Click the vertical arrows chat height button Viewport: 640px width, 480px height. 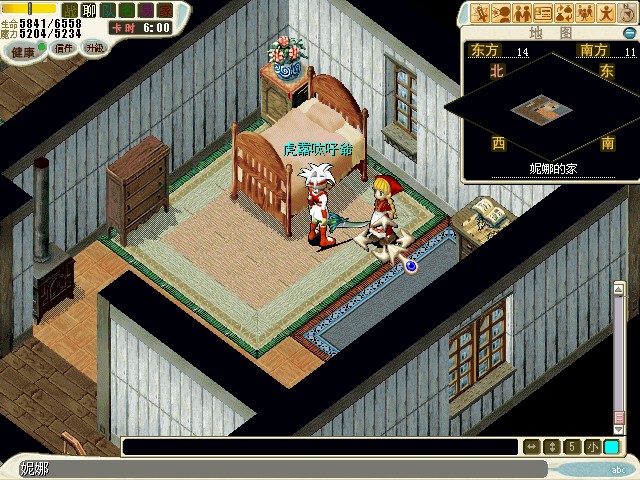552,446
